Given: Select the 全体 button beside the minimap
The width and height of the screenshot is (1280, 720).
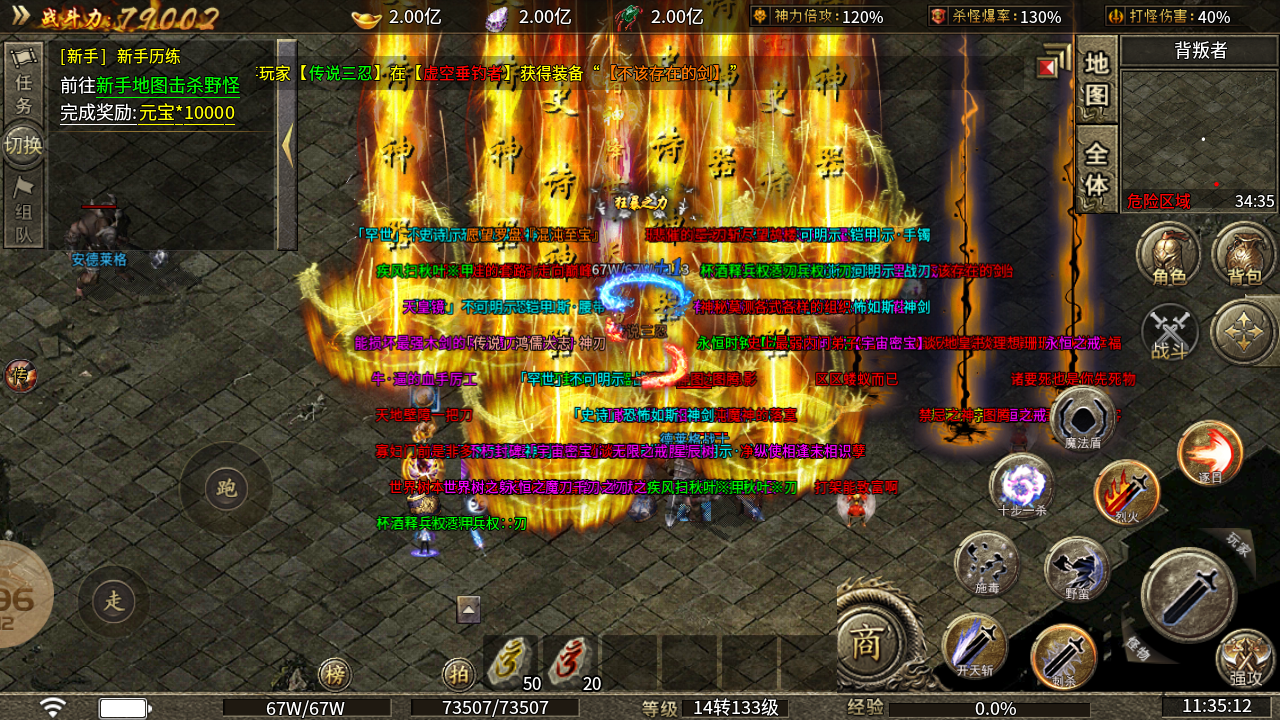Looking at the screenshot, I should 1097,170.
